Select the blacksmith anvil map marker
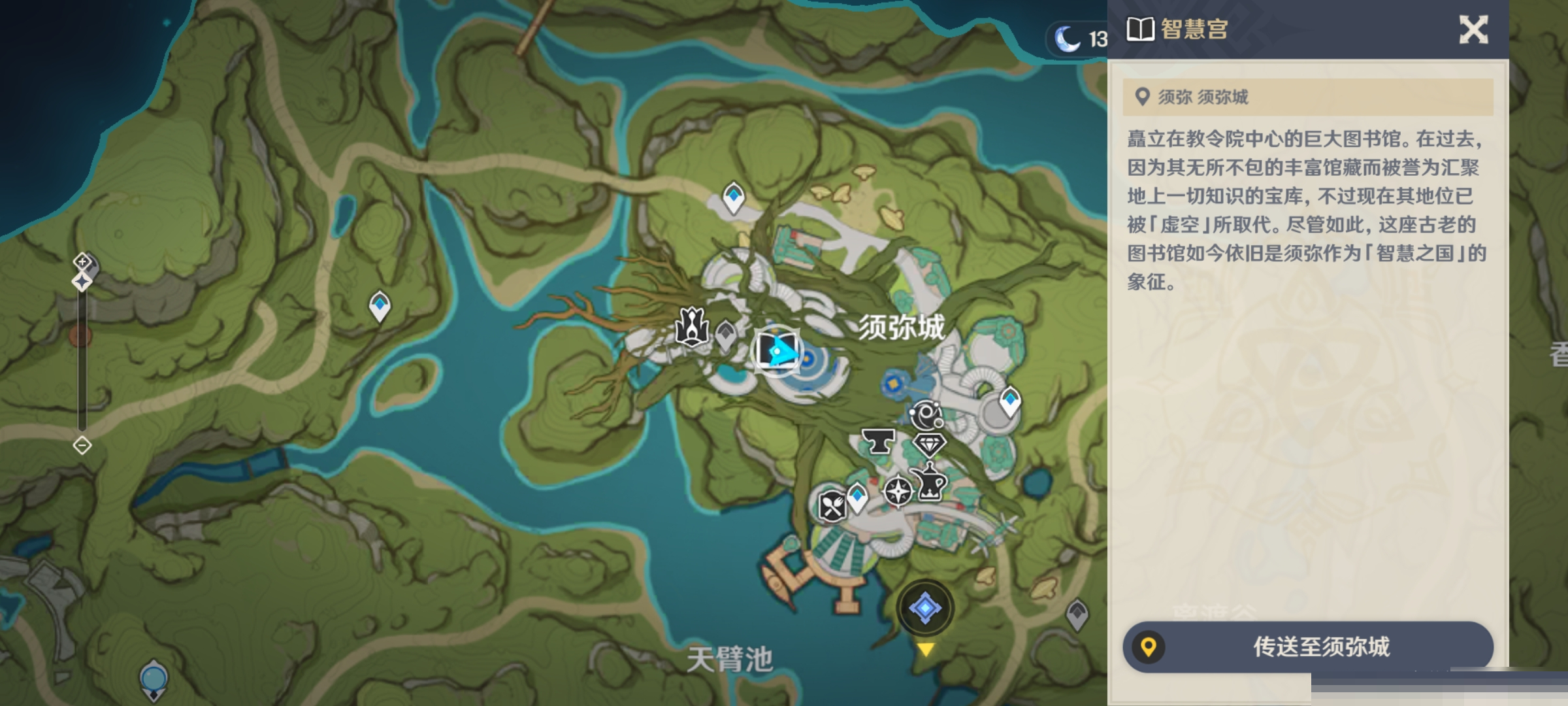This screenshot has width=1568, height=706. click(x=878, y=442)
